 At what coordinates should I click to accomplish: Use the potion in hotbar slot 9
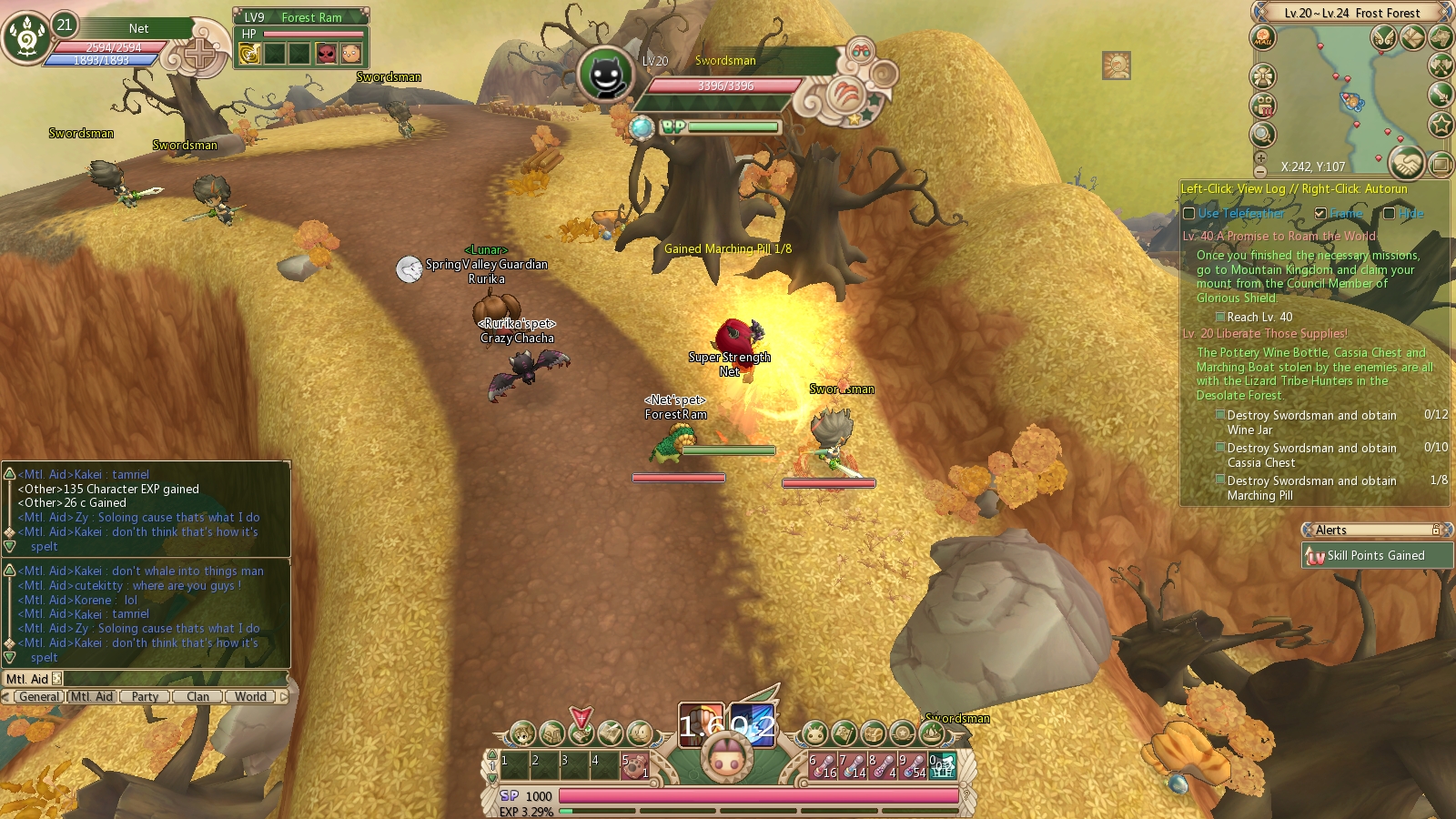(913, 766)
